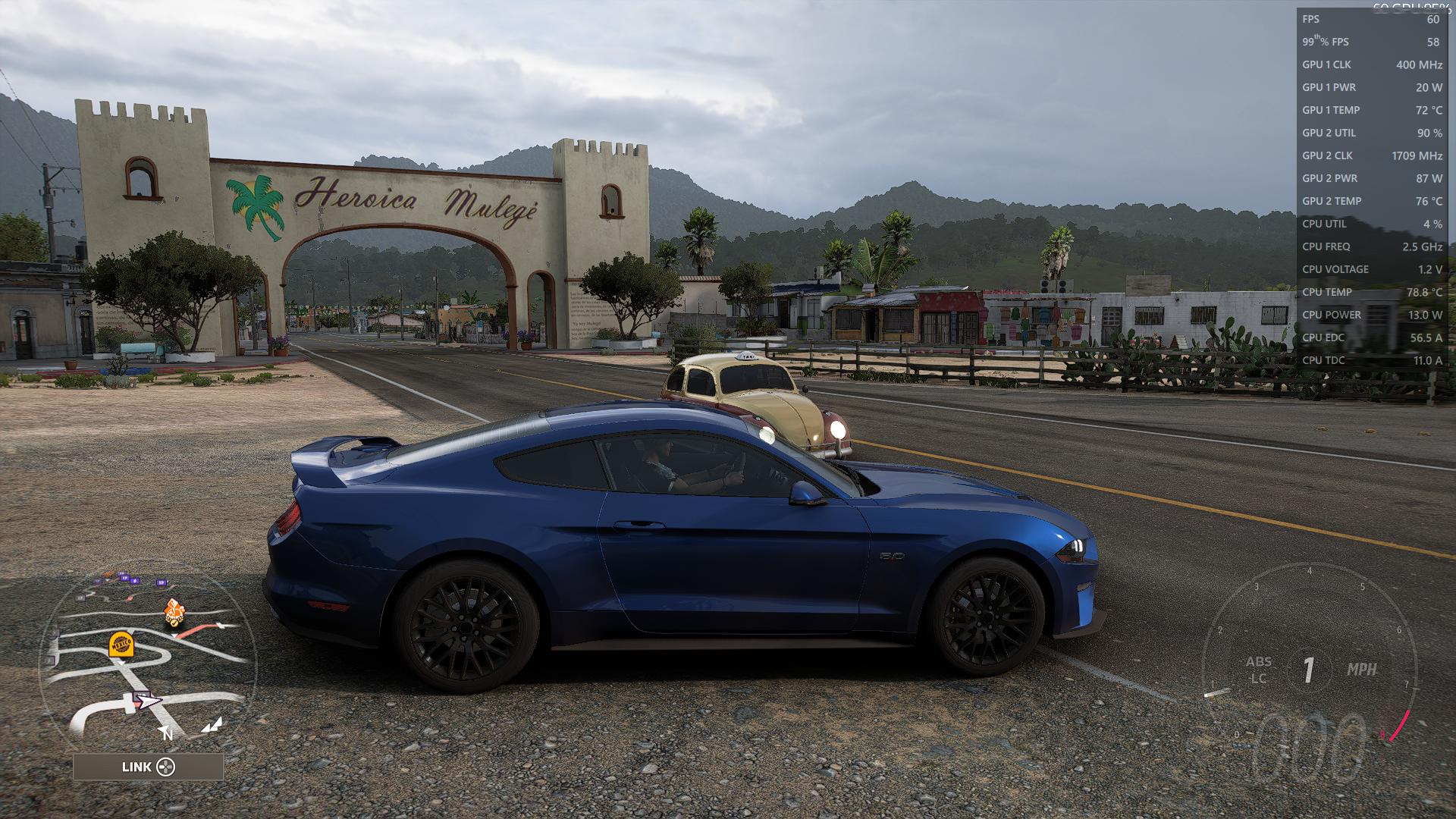Open the LINK chat bar
Image resolution: width=1456 pixels, height=819 pixels.
tap(149, 767)
